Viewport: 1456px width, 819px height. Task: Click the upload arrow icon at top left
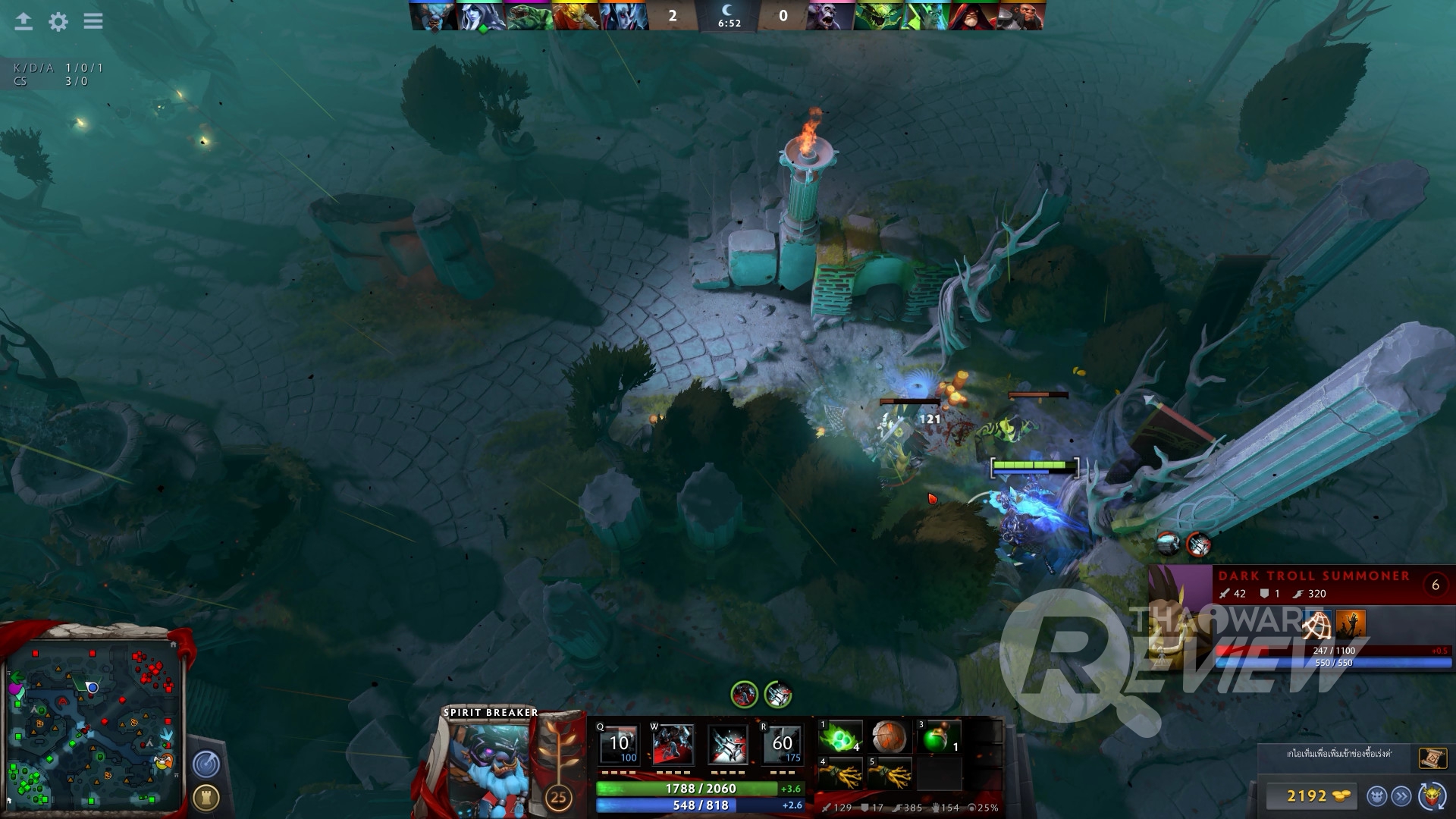click(24, 21)
